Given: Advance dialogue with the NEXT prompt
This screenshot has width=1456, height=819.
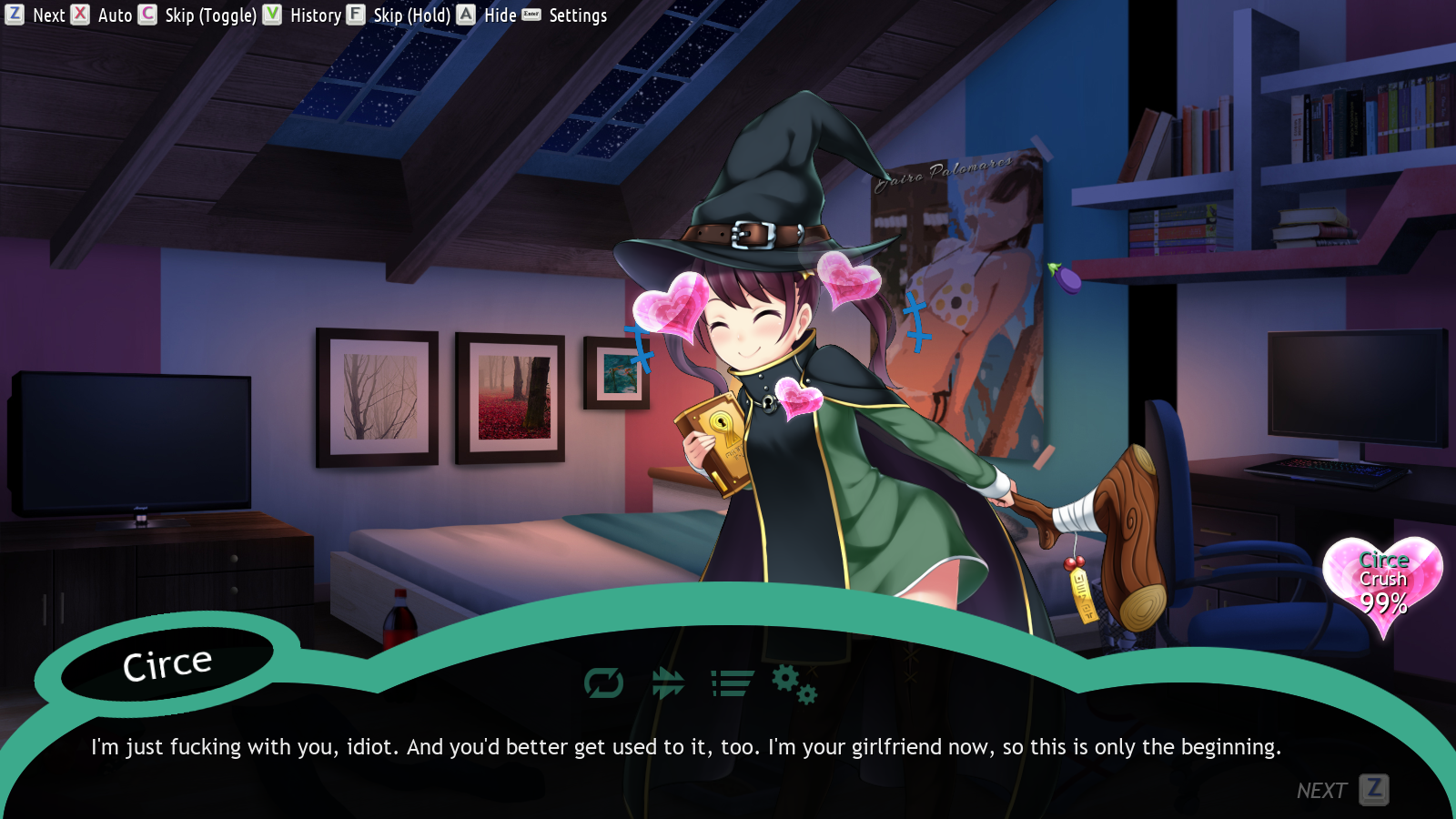Looking at the screenshot, I should tap(1321, 790).
